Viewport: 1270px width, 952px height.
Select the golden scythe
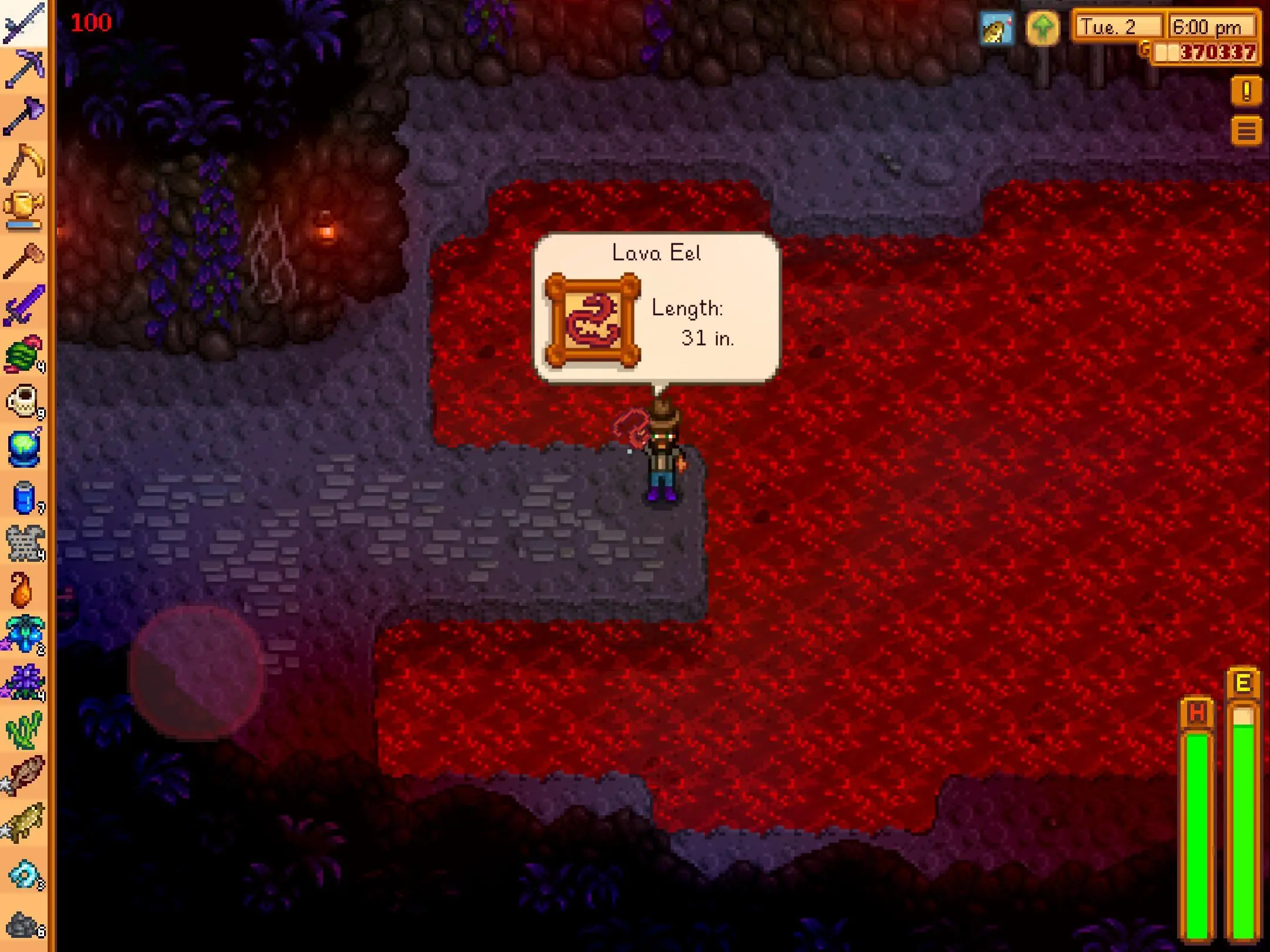(24, 163)
